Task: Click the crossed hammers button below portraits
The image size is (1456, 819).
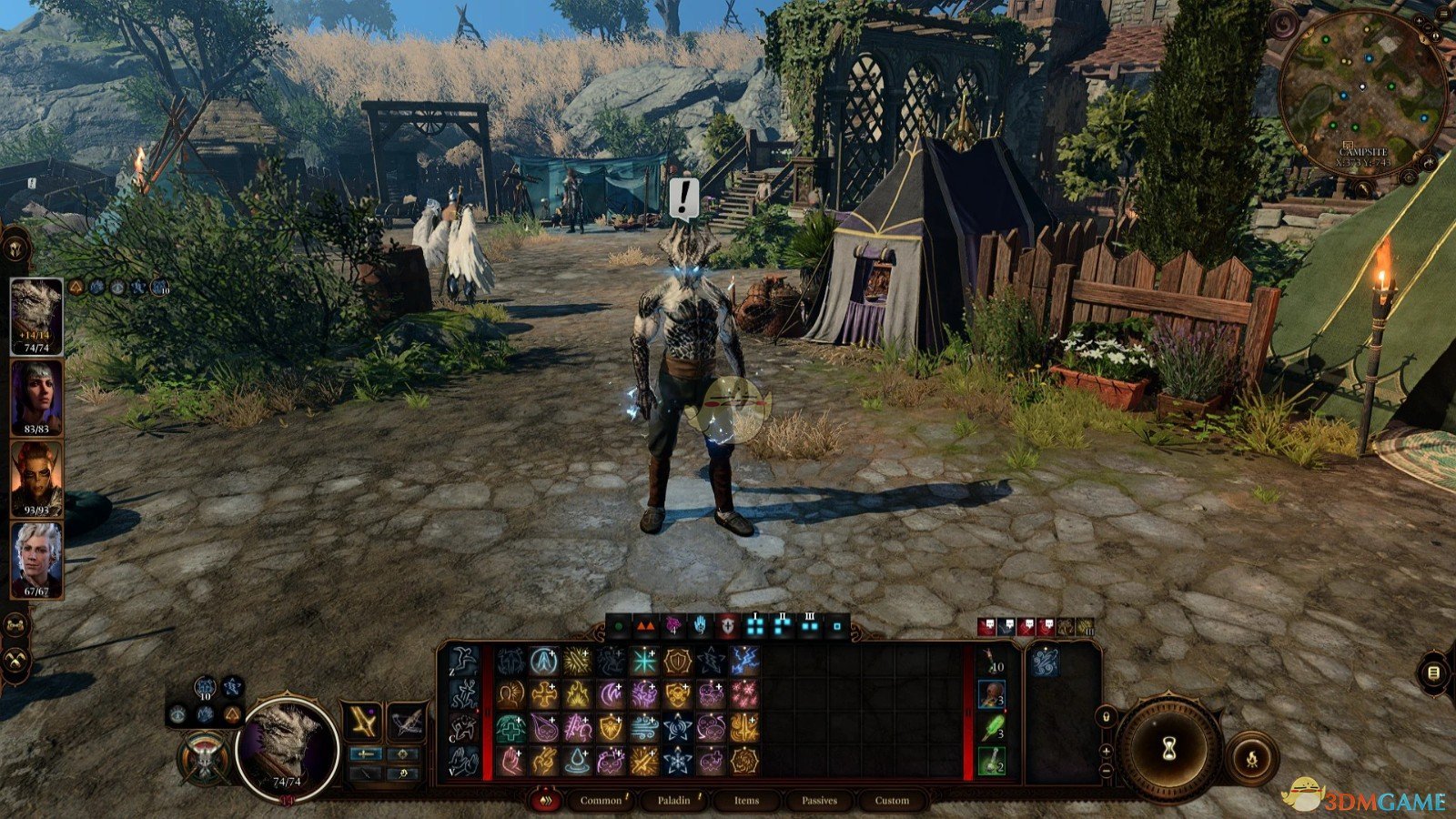Action: coord(16,661)
